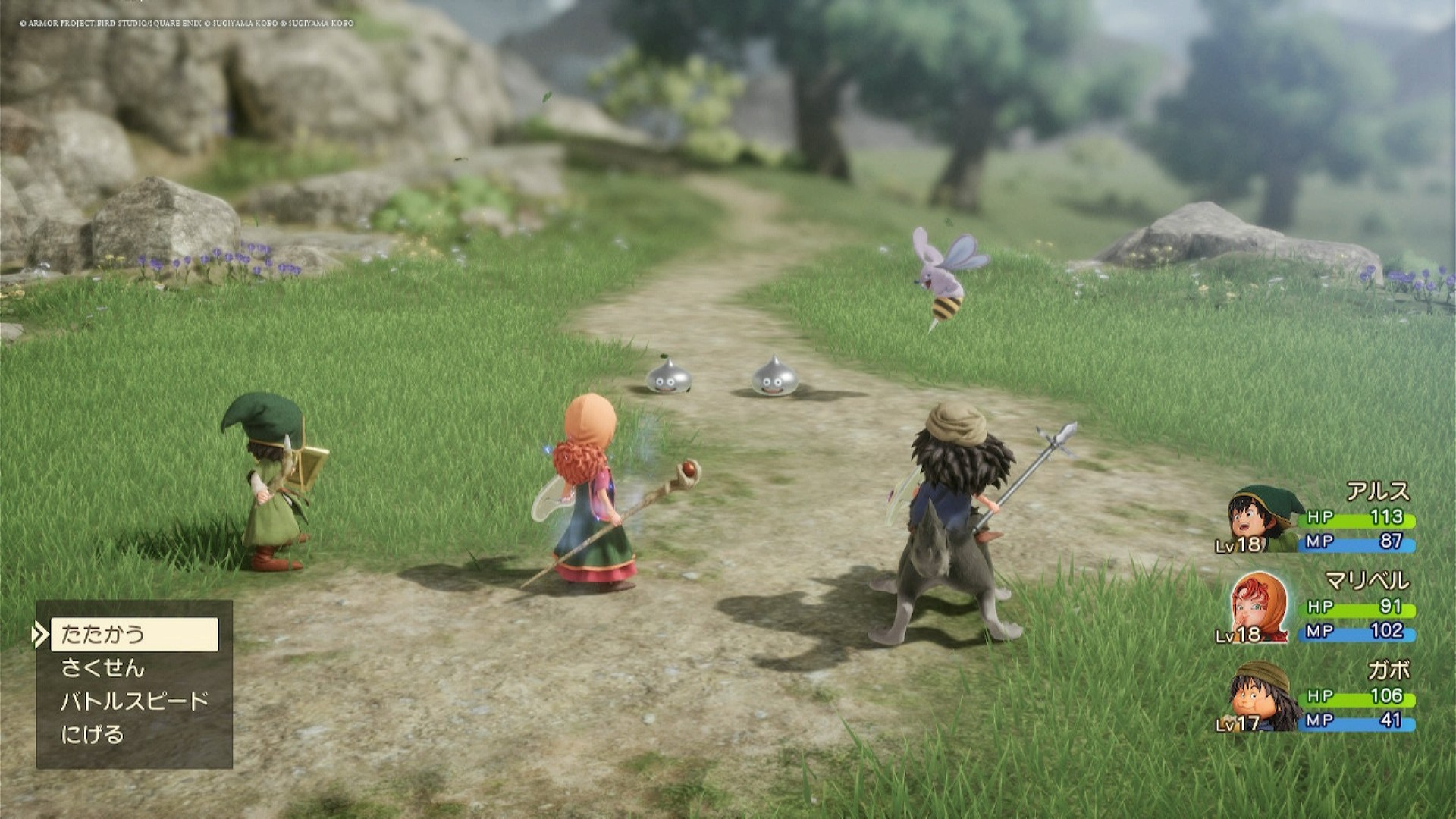
Task: Select にげる (Flee) command
Action: tap(93, 735)
